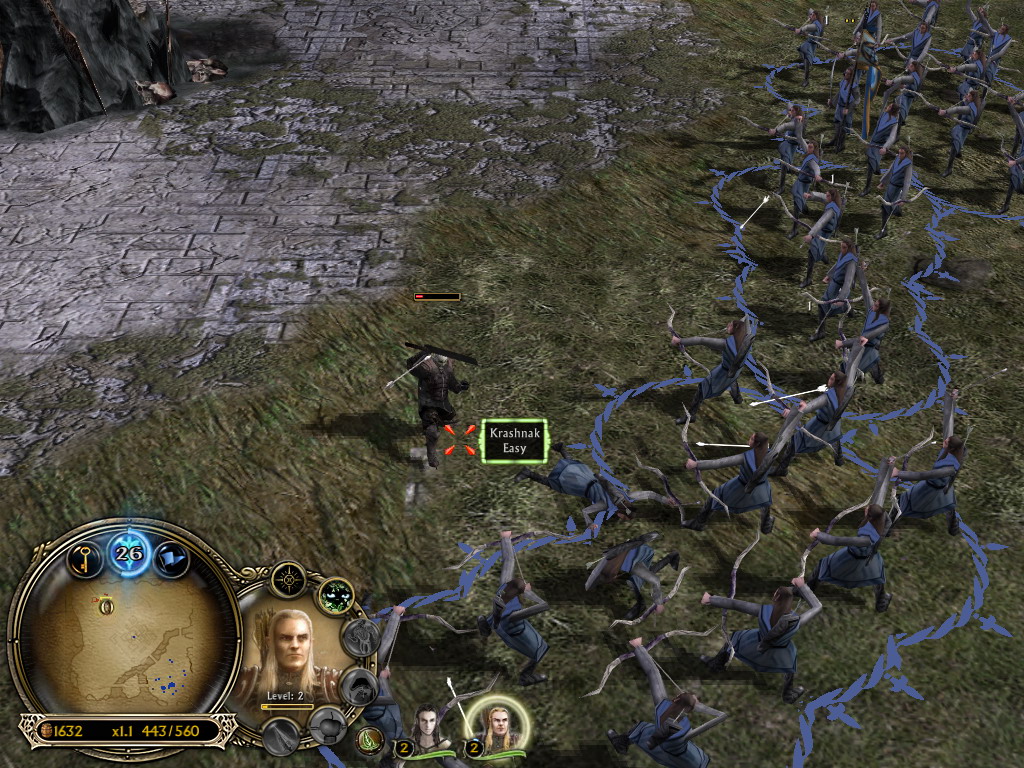Click the blue flag beacon button
This screenshot has height=768, width=1024.
[x=171, y=558]
